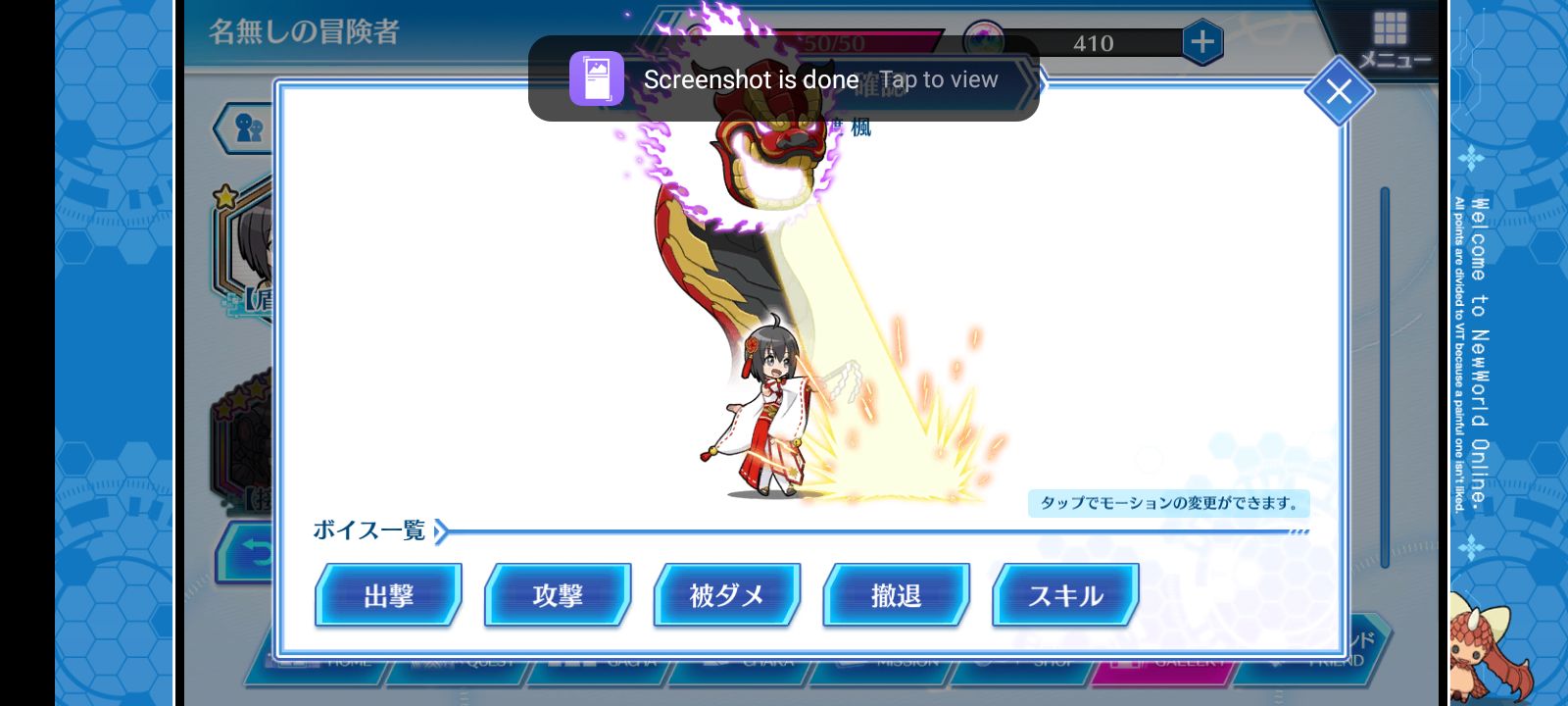Image resolution: width=1568 pixels, height=706 pixels.
Task: Toggle the 撤退 retreat voice playback
Action: click(x=896, y=595)
